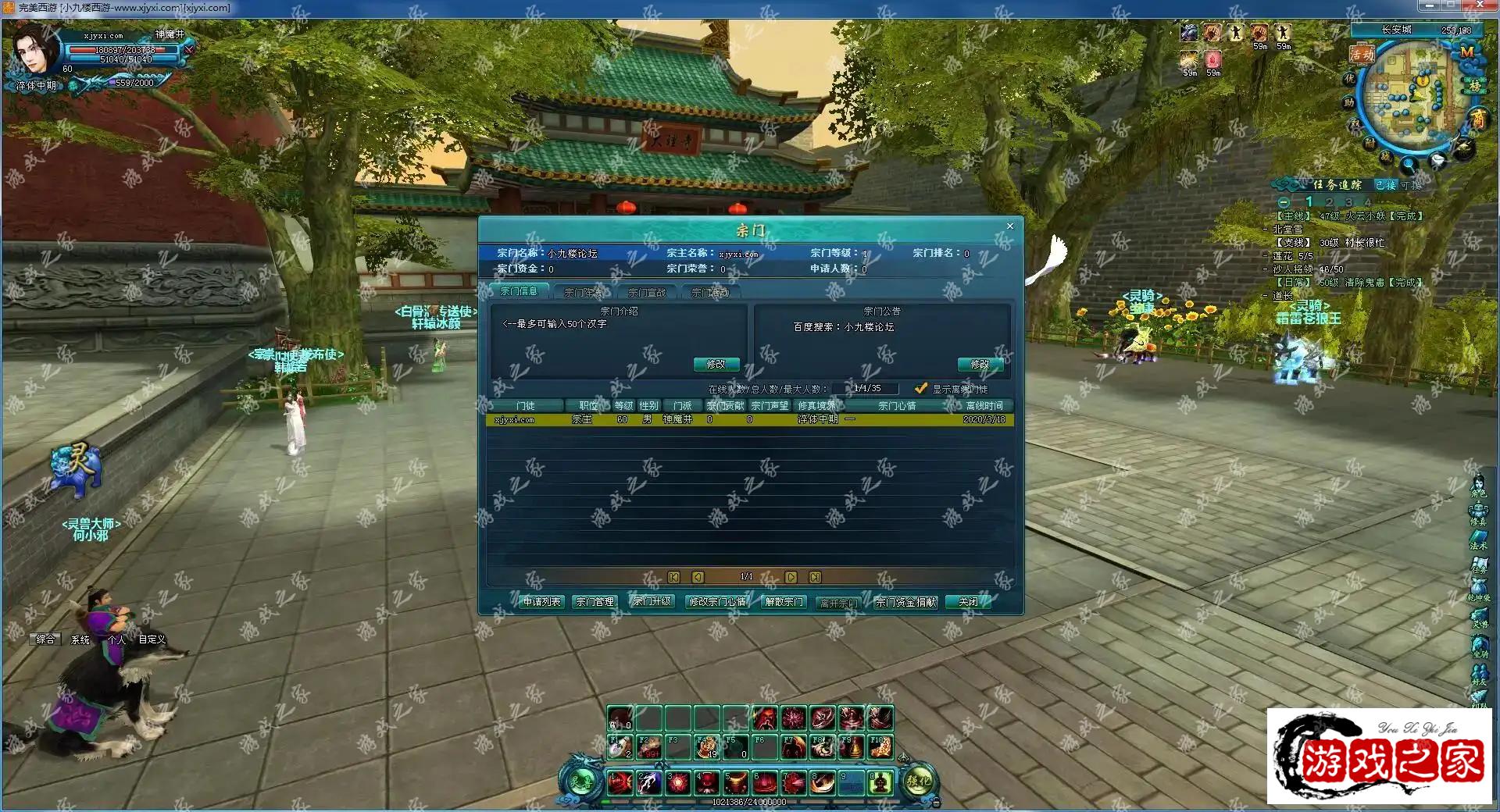Click the 关闭 button
The width and height of the screenshot is (1500, 812).
(968, 602)
